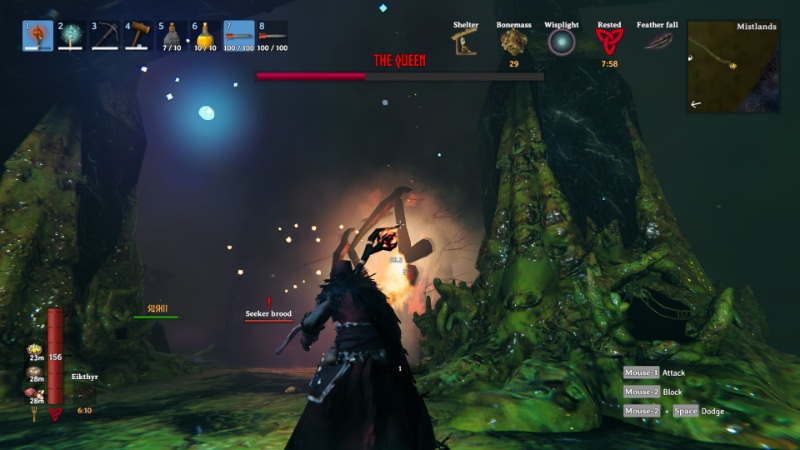This screenshot has width=800, height=450.
Task: Select the crossbow in hotbar slot 3
Action: [x=105, y=36]
